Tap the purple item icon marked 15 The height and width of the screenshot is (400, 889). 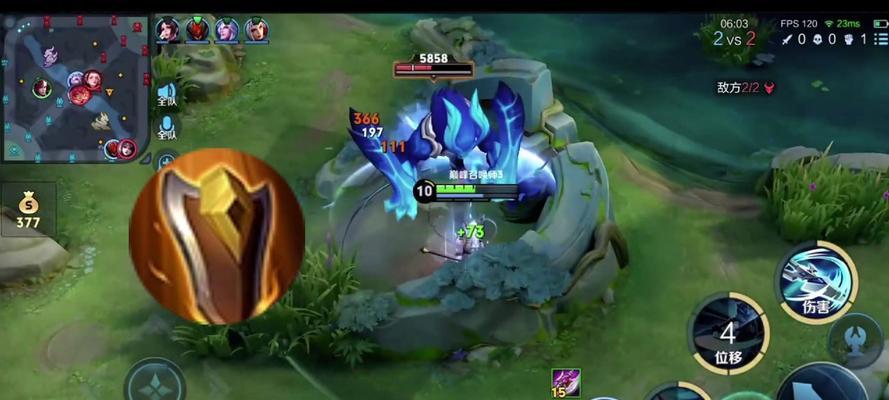(x=565, y=383)
